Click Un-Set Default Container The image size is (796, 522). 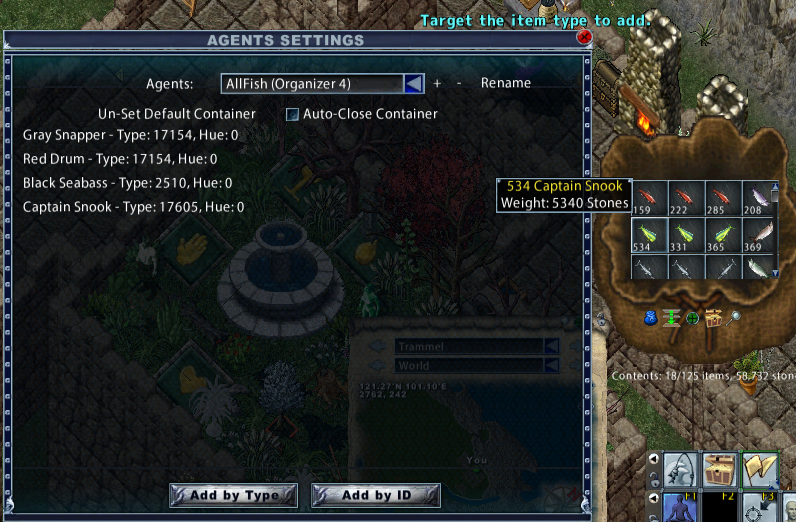click(x=177, y=114)
